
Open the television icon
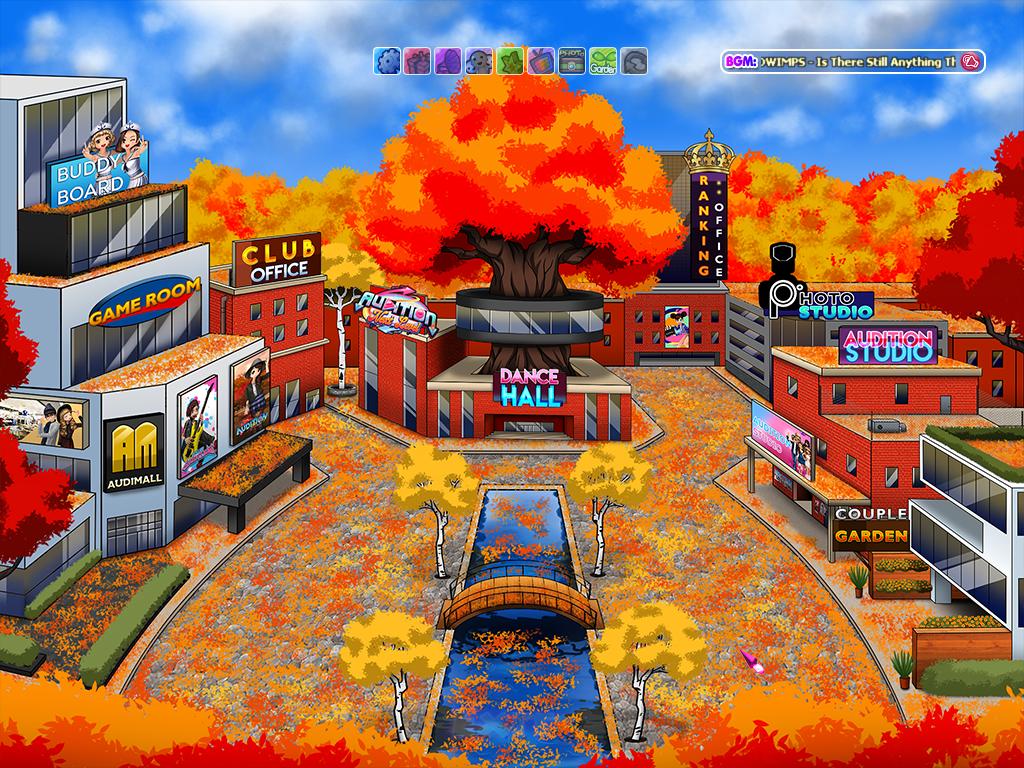click(x=541, y=61)
